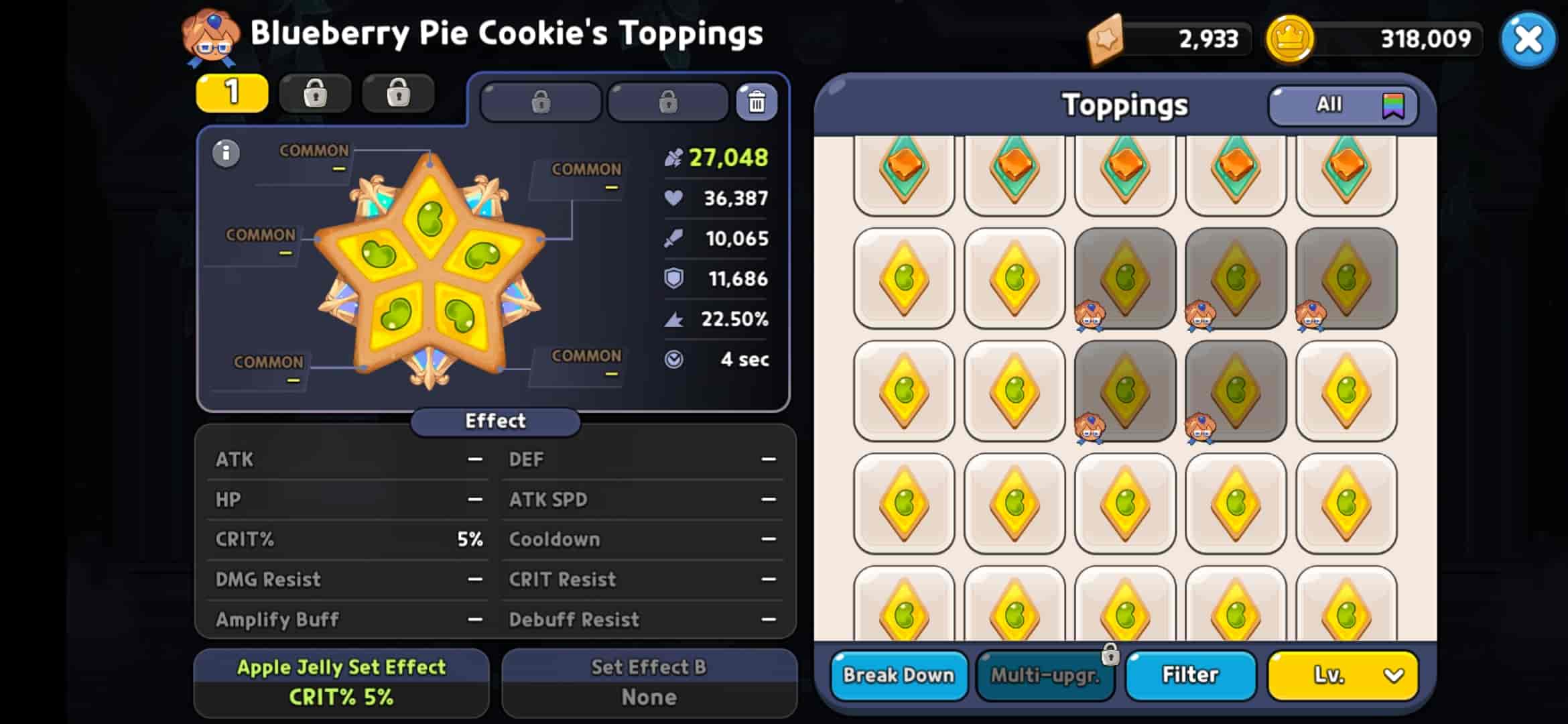Open the topping info tooltip
The height and width of the screenshot is (724, 1568).
pyautogui.click(x=224, y=153)
